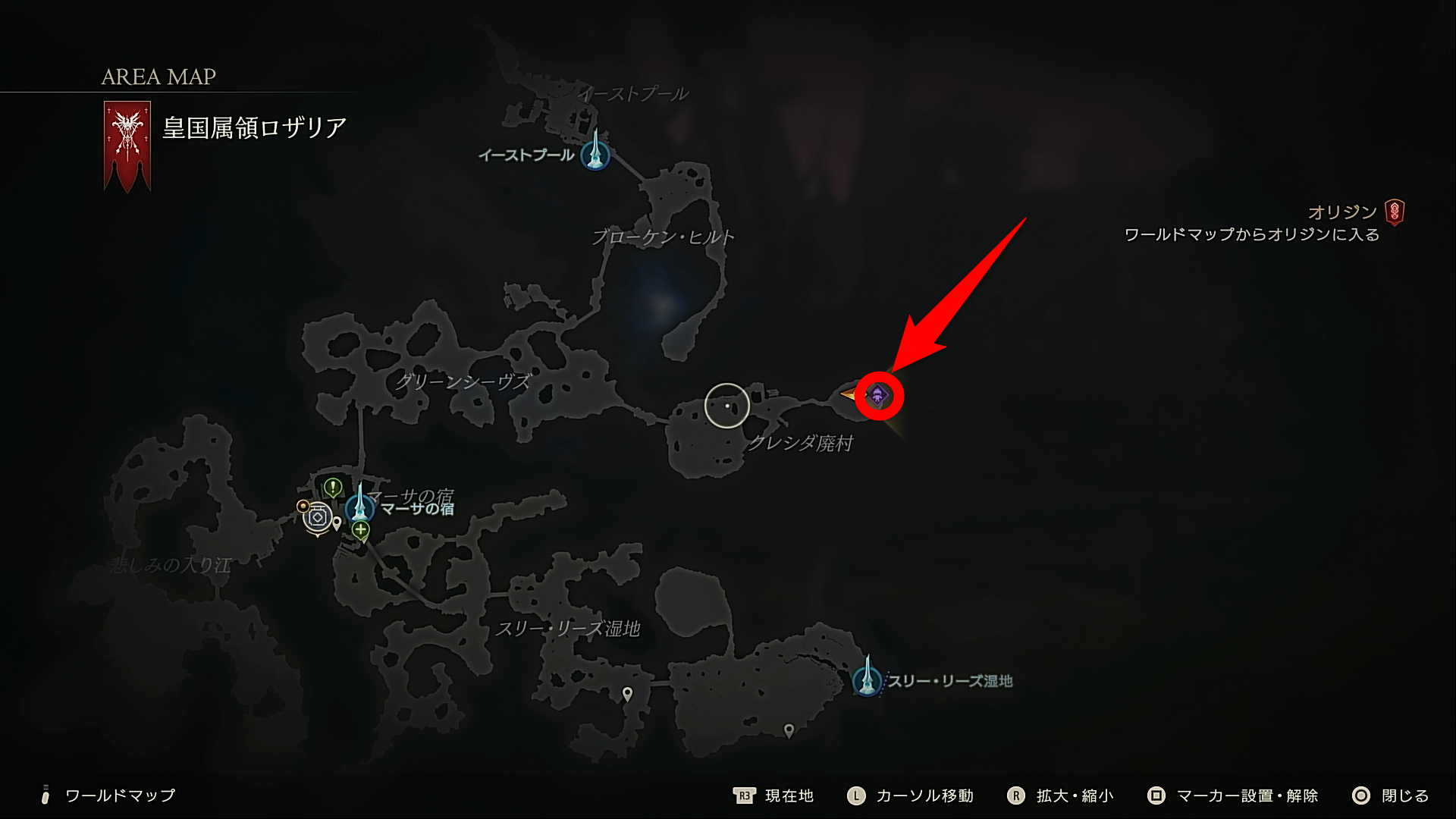The image size is (1456, 819).
Task: Close the area map with 閉じる
Action: pos(1390,795)
